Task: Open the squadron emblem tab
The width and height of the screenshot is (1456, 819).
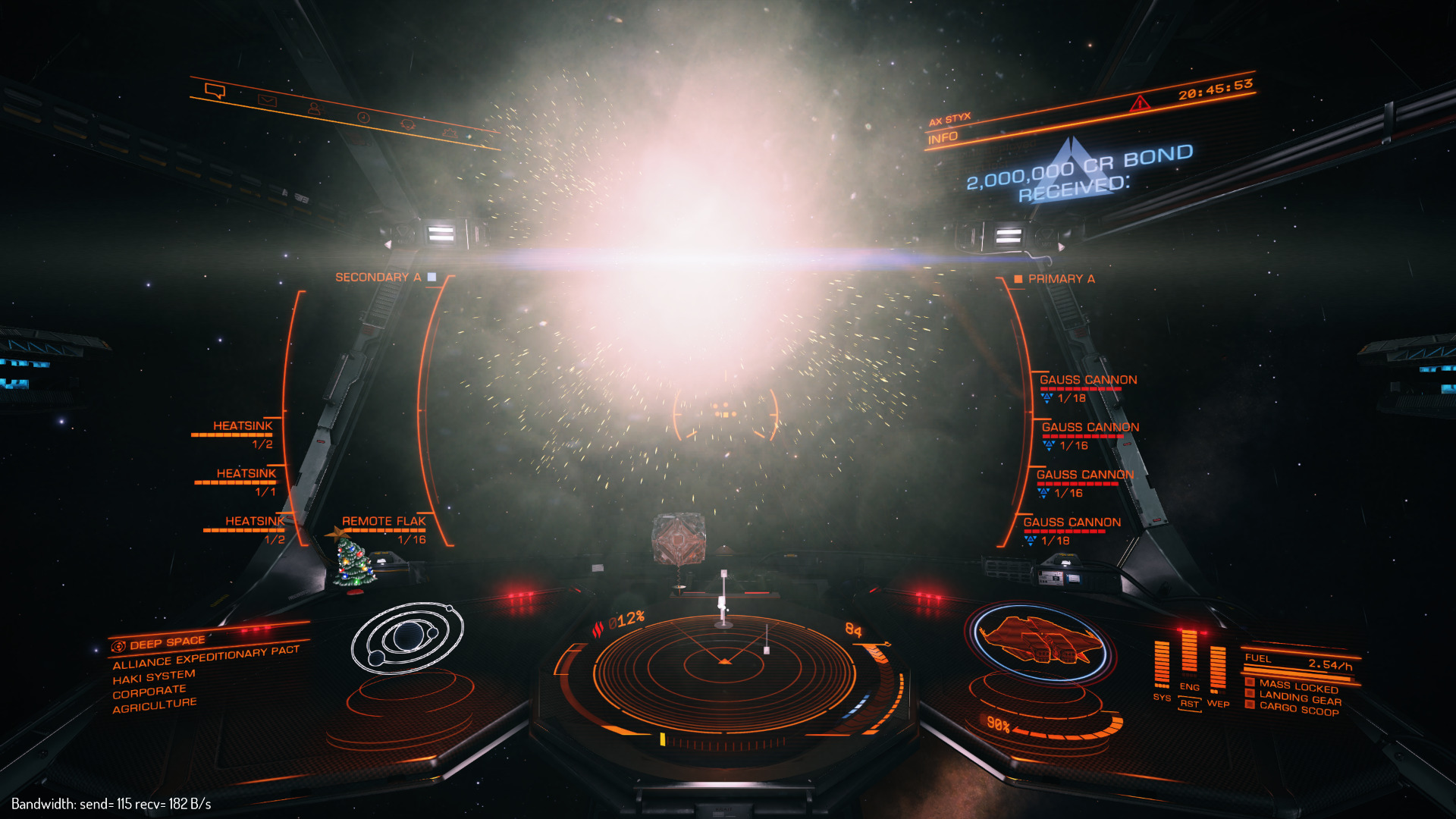Action: pos(408,124)
